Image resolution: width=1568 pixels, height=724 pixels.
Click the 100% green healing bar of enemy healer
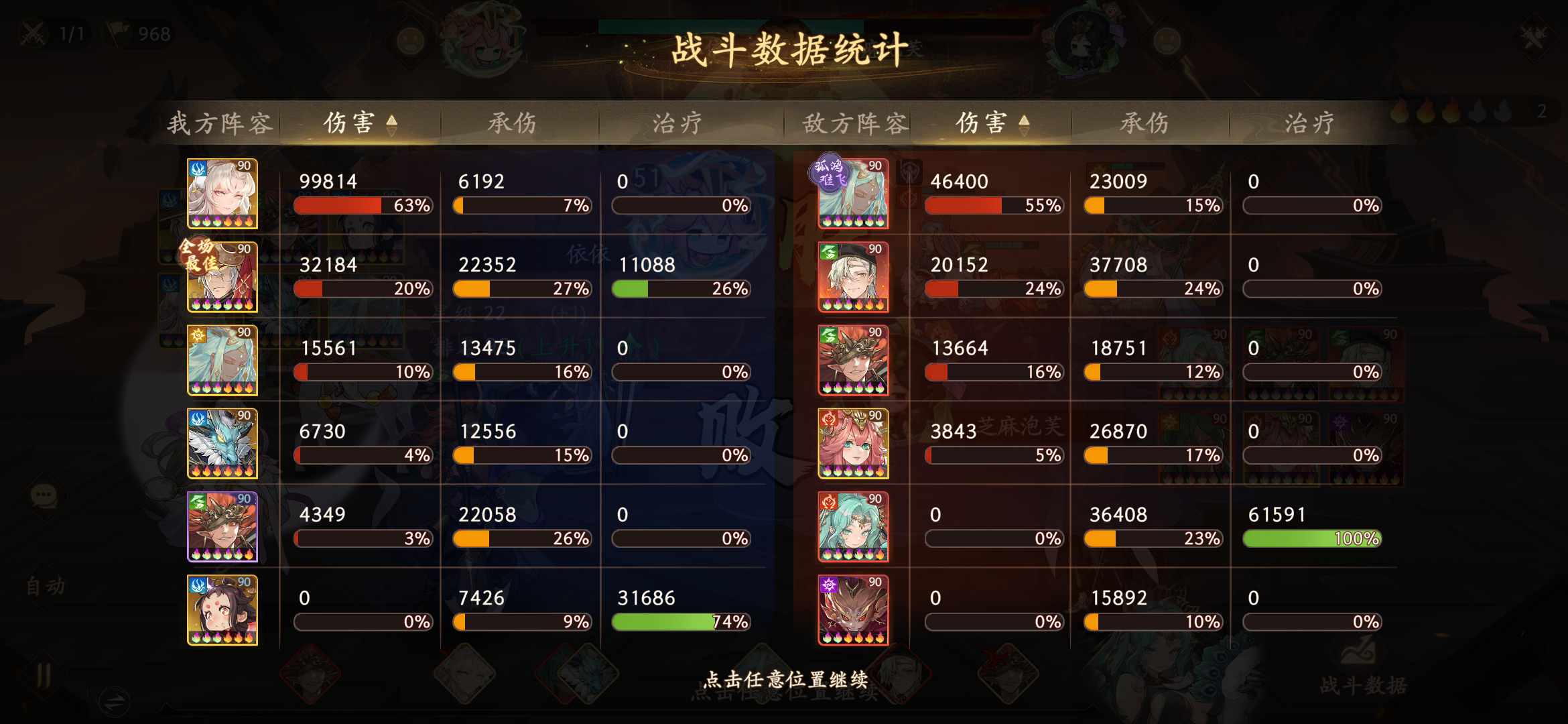[x=1312, y=538]
